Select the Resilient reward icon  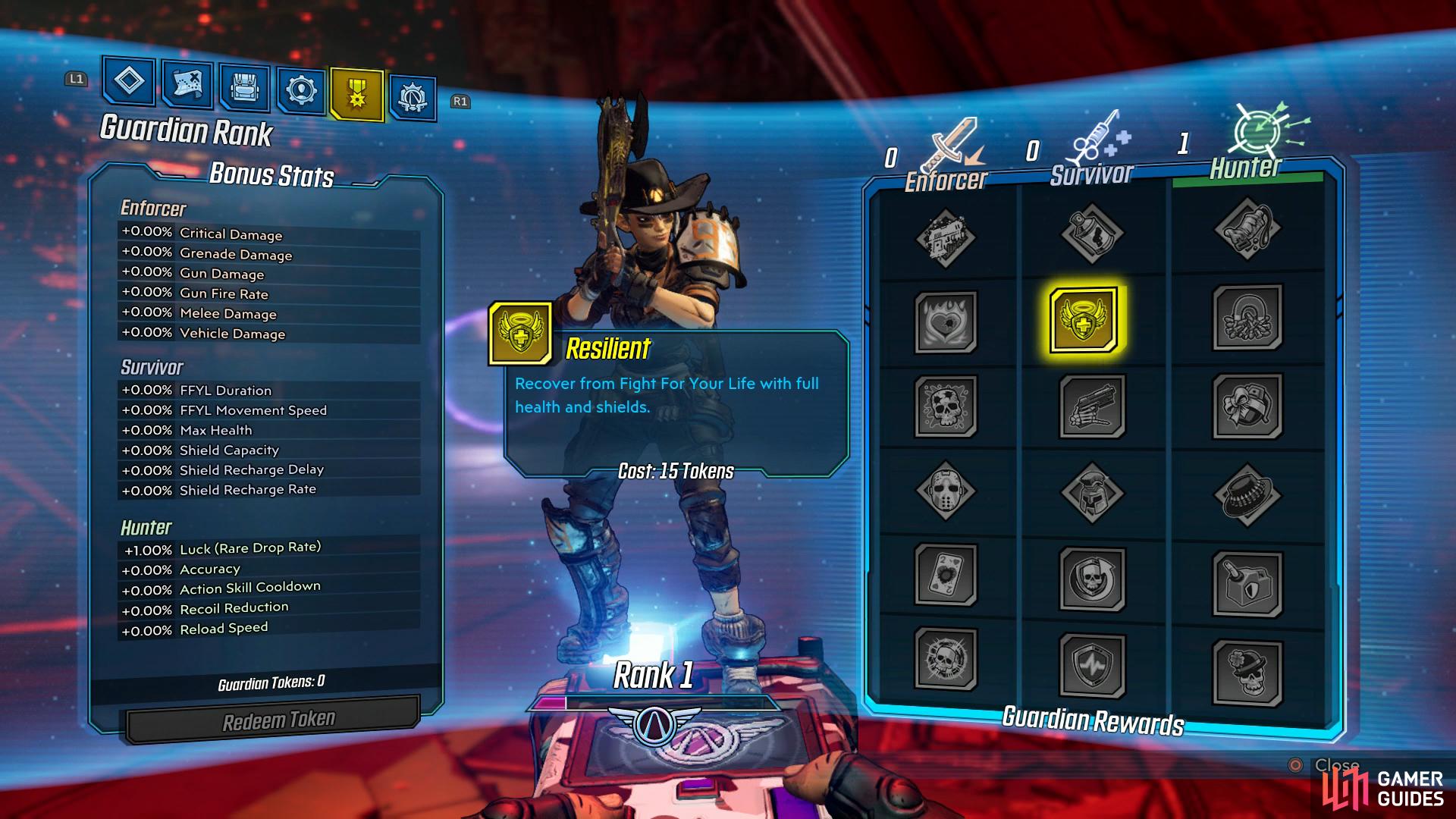click(1084, 319)
